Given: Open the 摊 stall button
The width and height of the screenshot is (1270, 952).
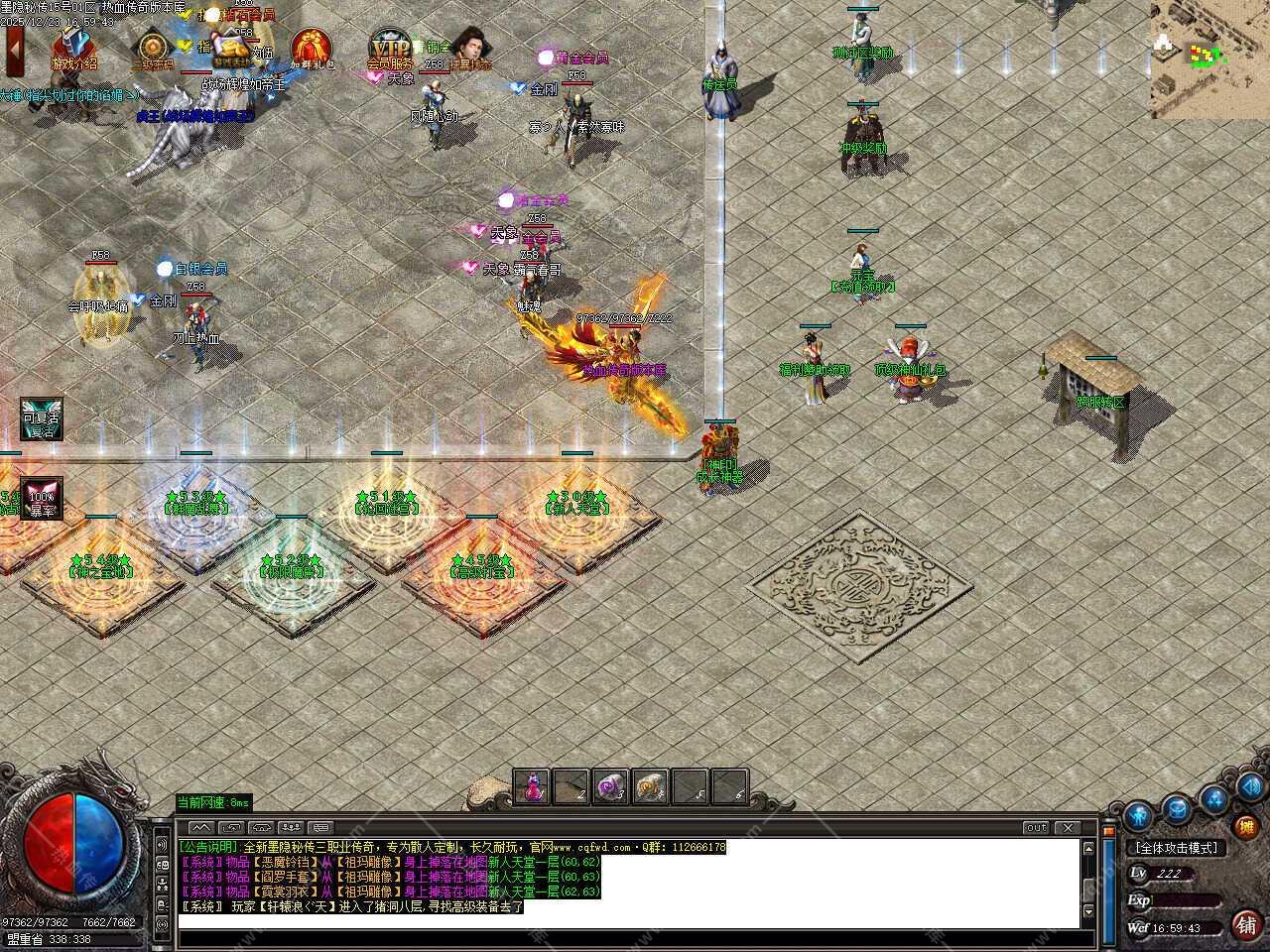Looking at the screenshot, I should click(x=1247, y=826).
